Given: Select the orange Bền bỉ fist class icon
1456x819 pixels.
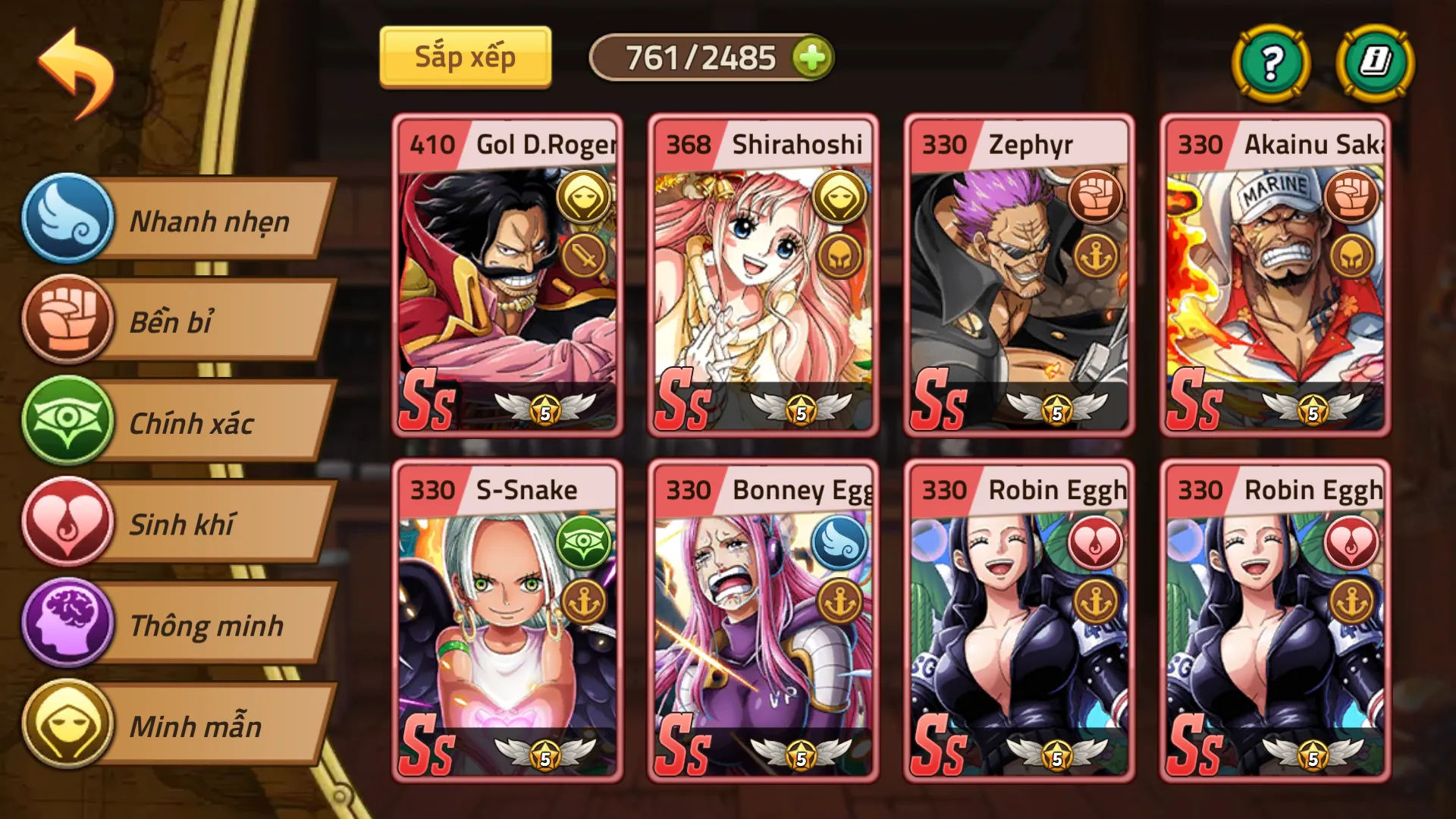Looking at the screenshot, I should click(x=67, y=322).
